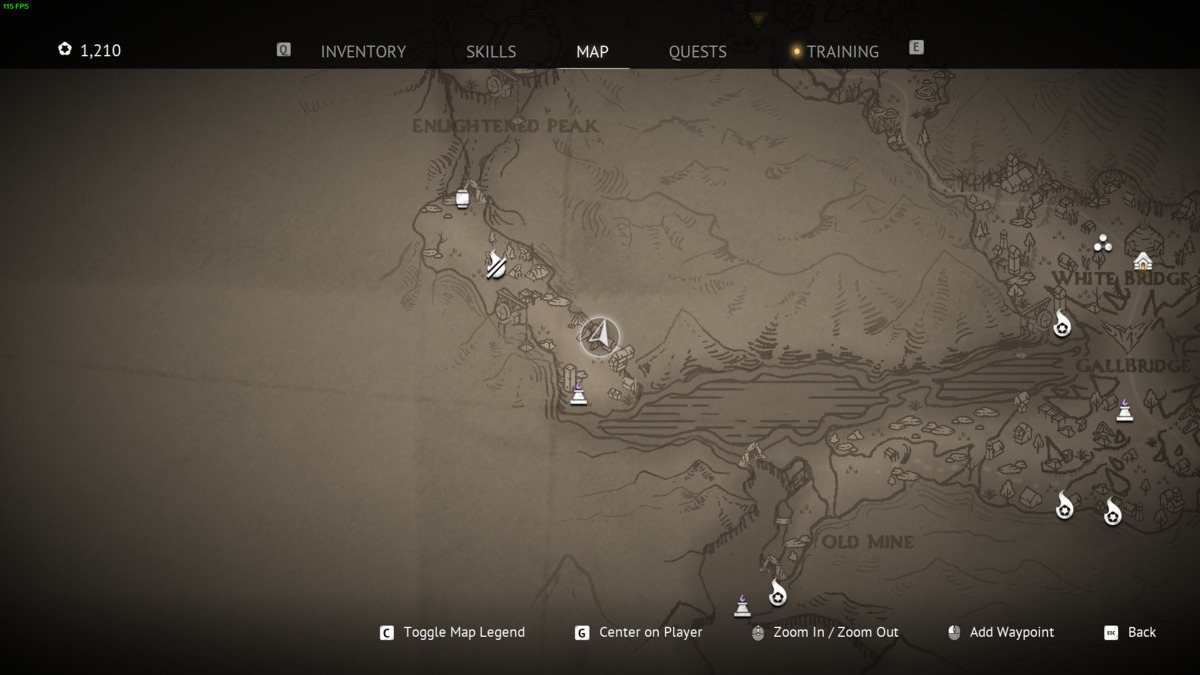
Task: Select the house marker at White Bridge
Action: click(x=1143, y=261)
